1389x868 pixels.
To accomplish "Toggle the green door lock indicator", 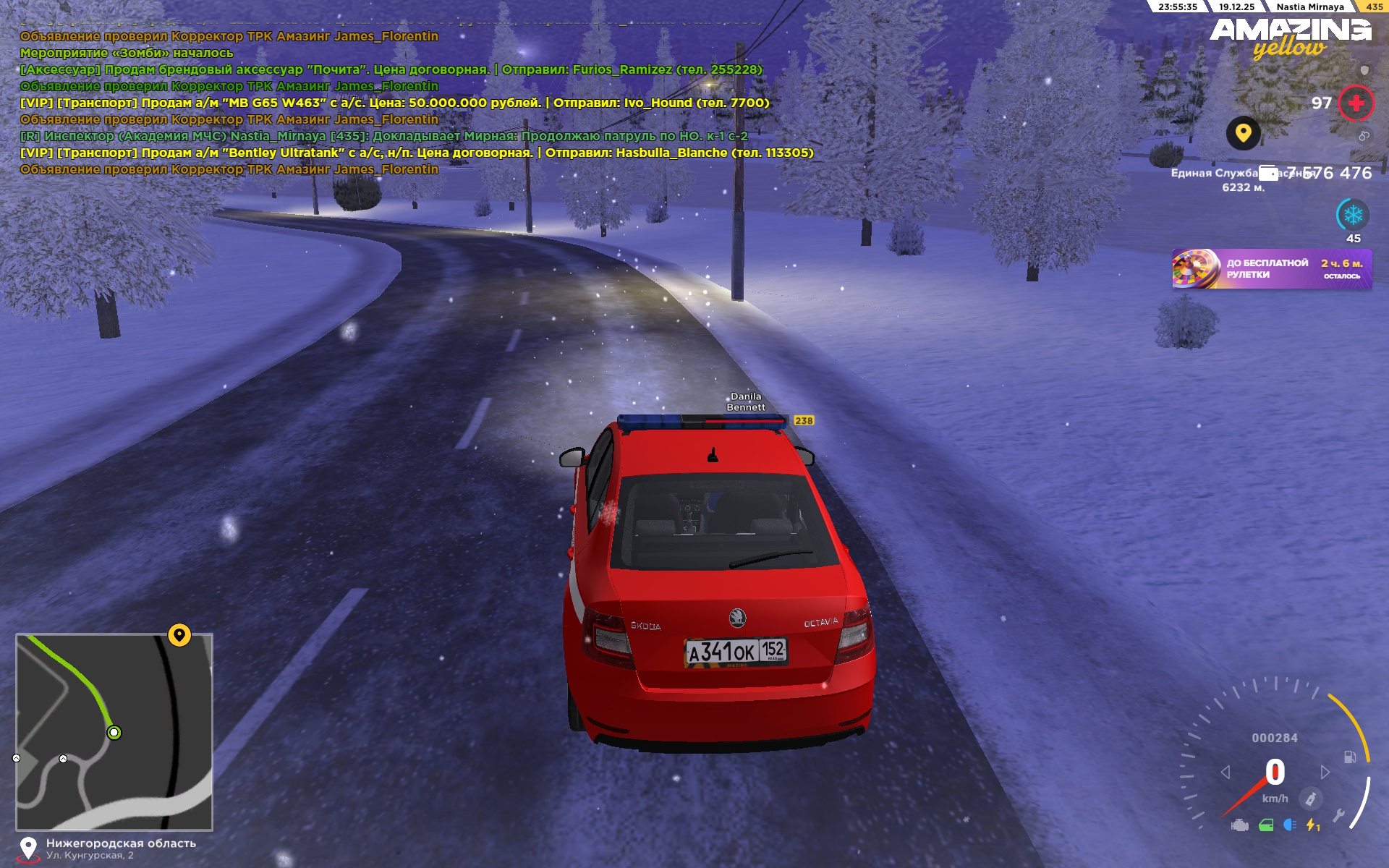I will [1266, 825].
